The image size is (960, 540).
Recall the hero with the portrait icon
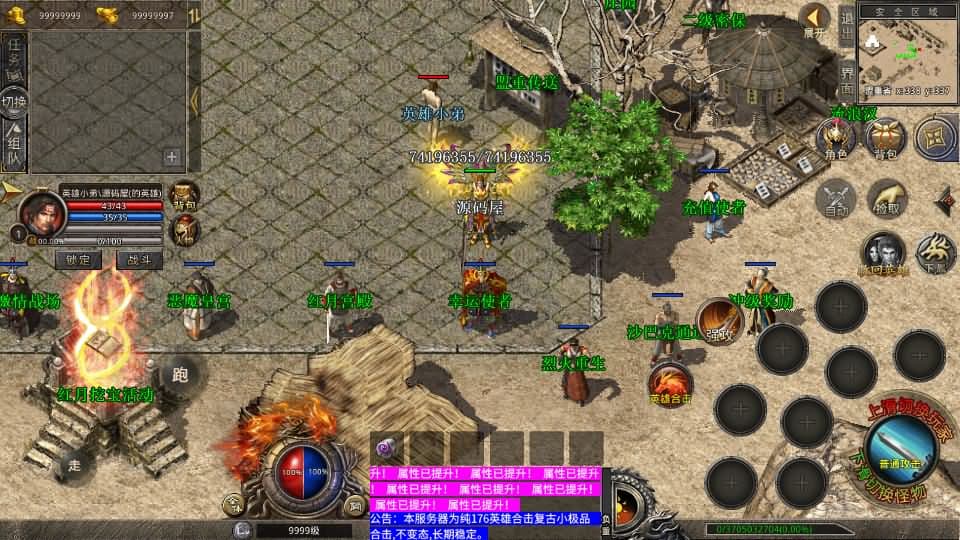click(x=884, y=254)
